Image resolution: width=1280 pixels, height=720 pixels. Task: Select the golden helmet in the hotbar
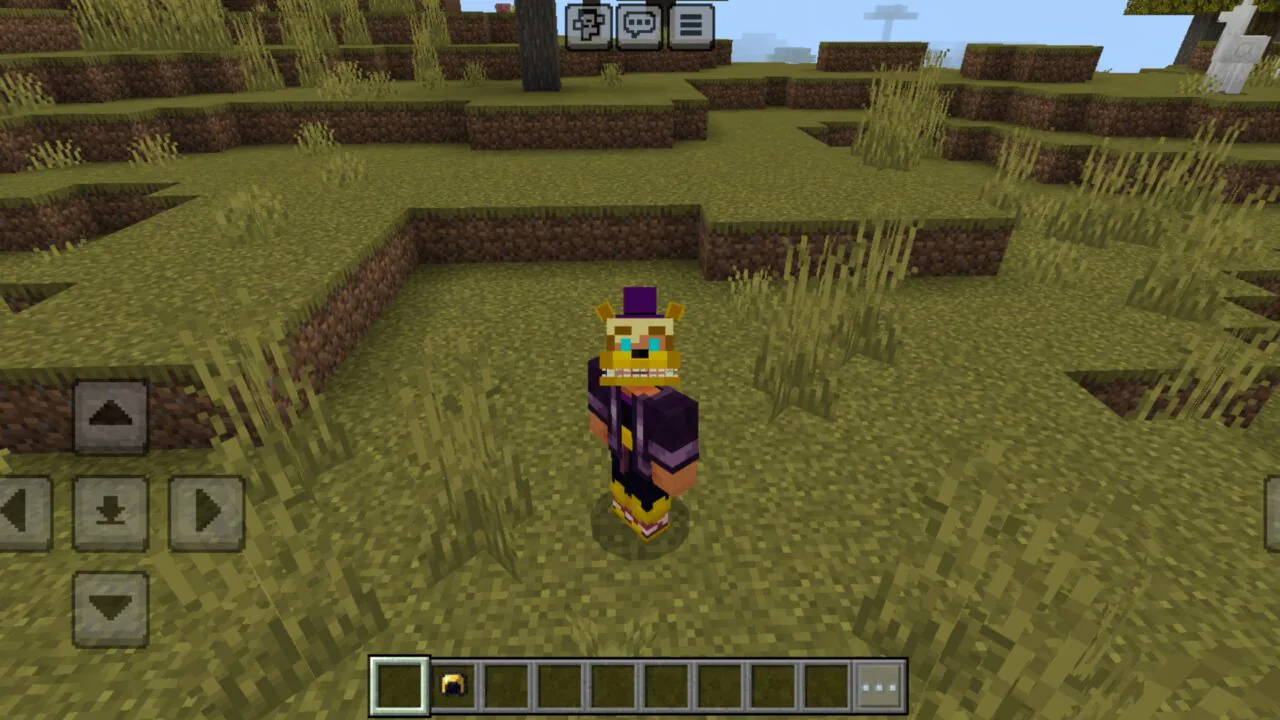(455, 687)
